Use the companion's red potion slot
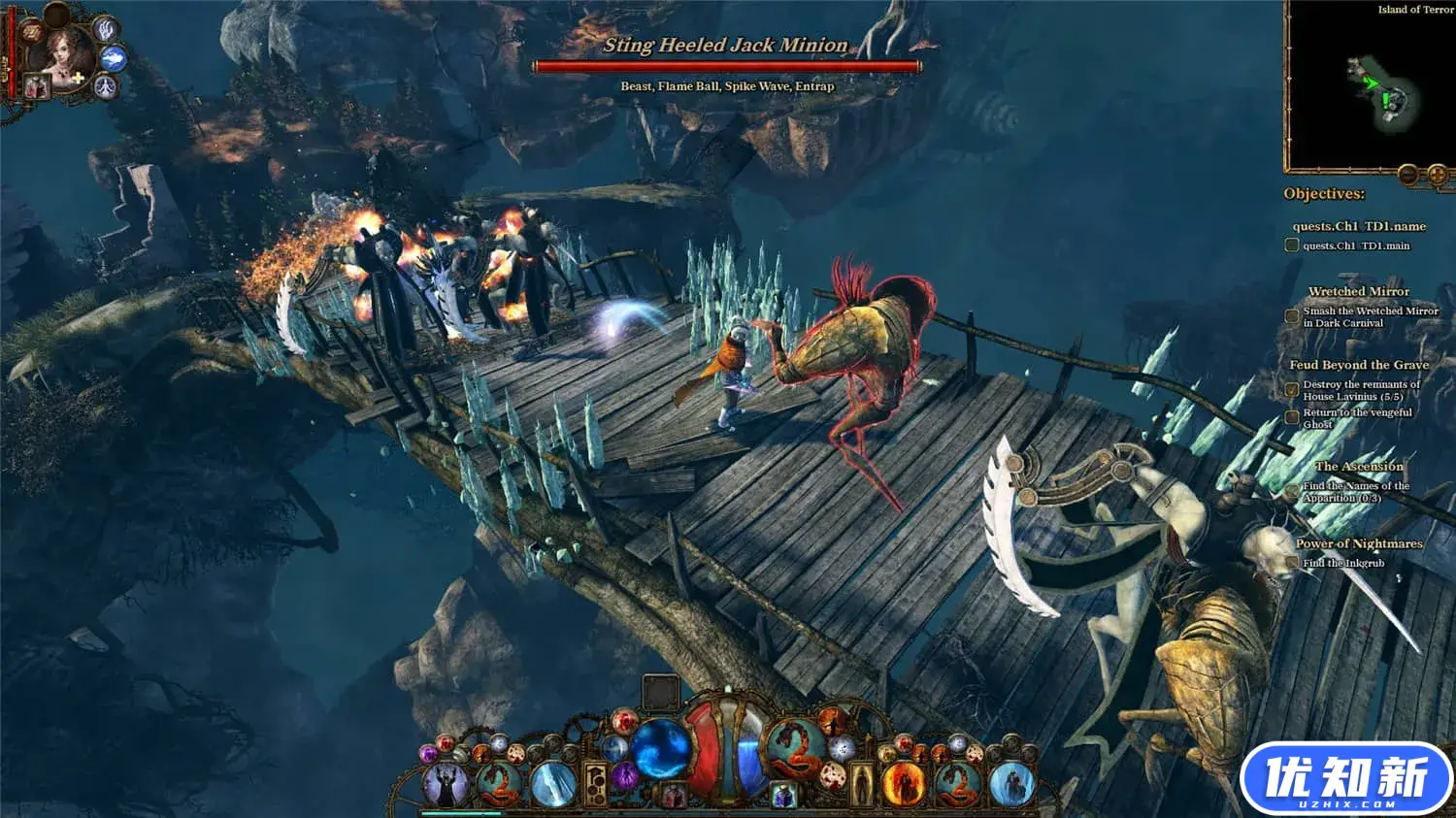Image resolution: width=1456 pixels, height=818 pixels. (37, 86)
